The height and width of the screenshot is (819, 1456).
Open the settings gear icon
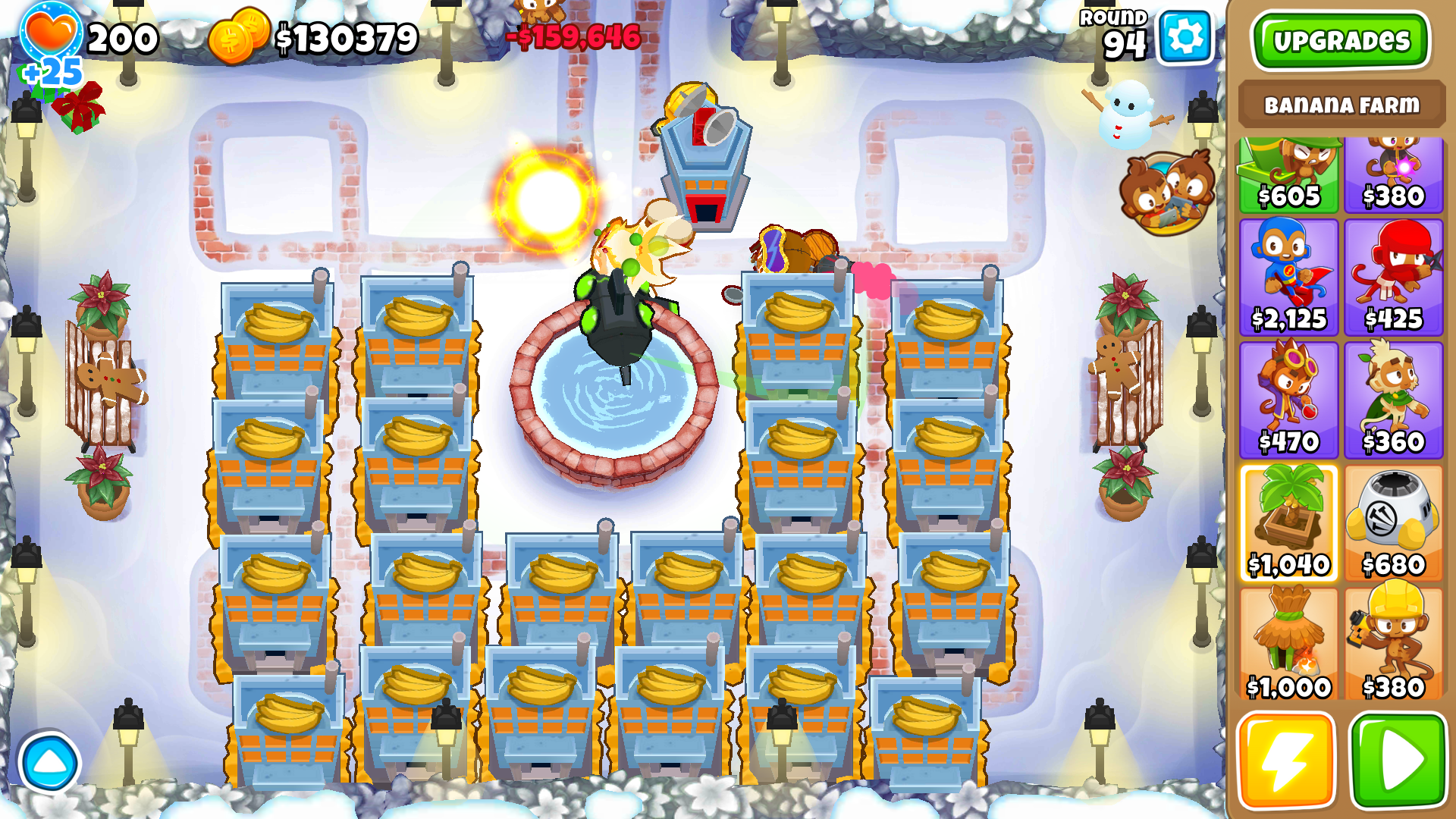coord(1185,35)
